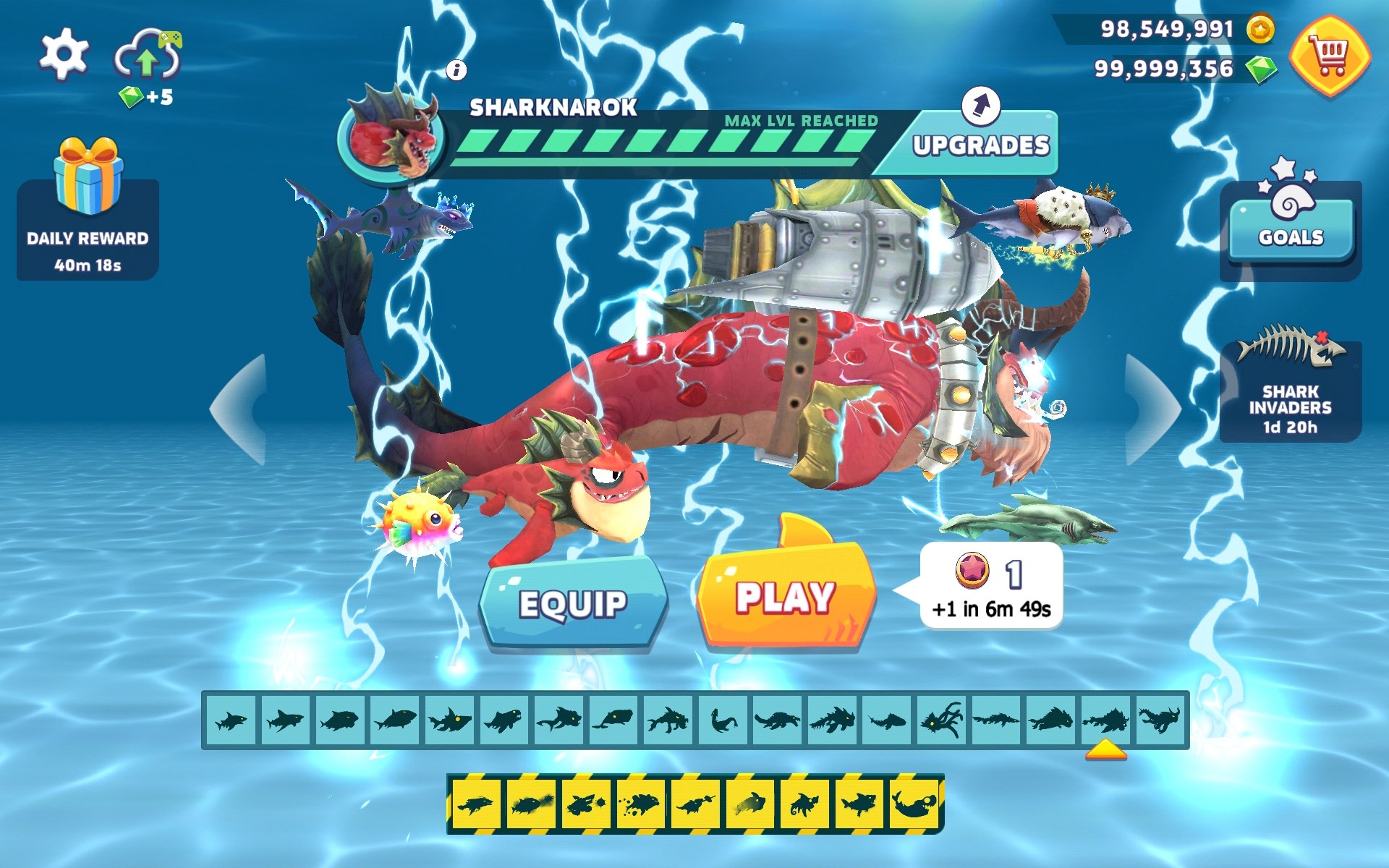Tap the Sharknarok info icon
Image resolution: width=1389 pixels, height=868 pixels.
(456, 70)
